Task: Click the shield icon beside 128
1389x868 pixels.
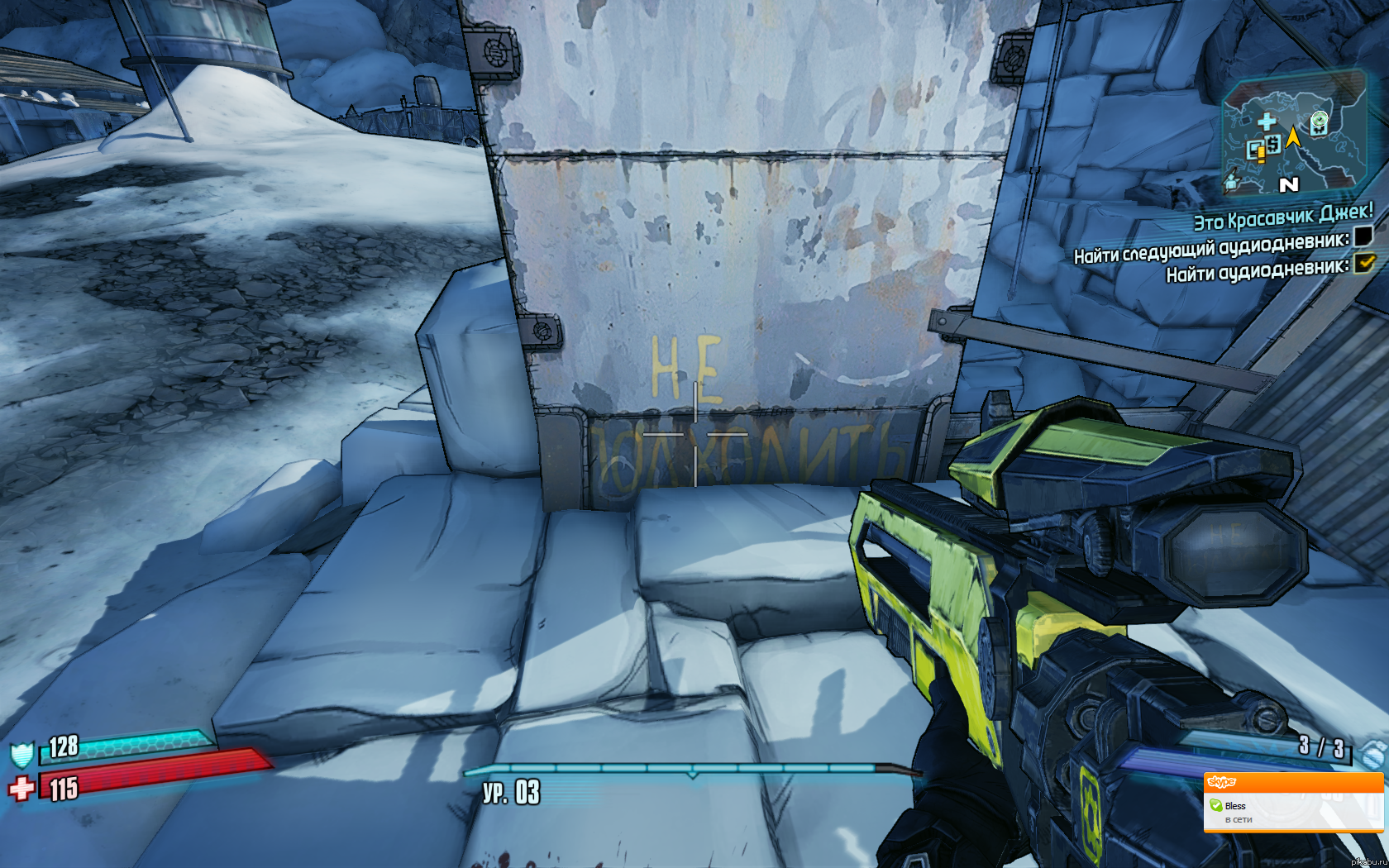Action: click(21, 754)
